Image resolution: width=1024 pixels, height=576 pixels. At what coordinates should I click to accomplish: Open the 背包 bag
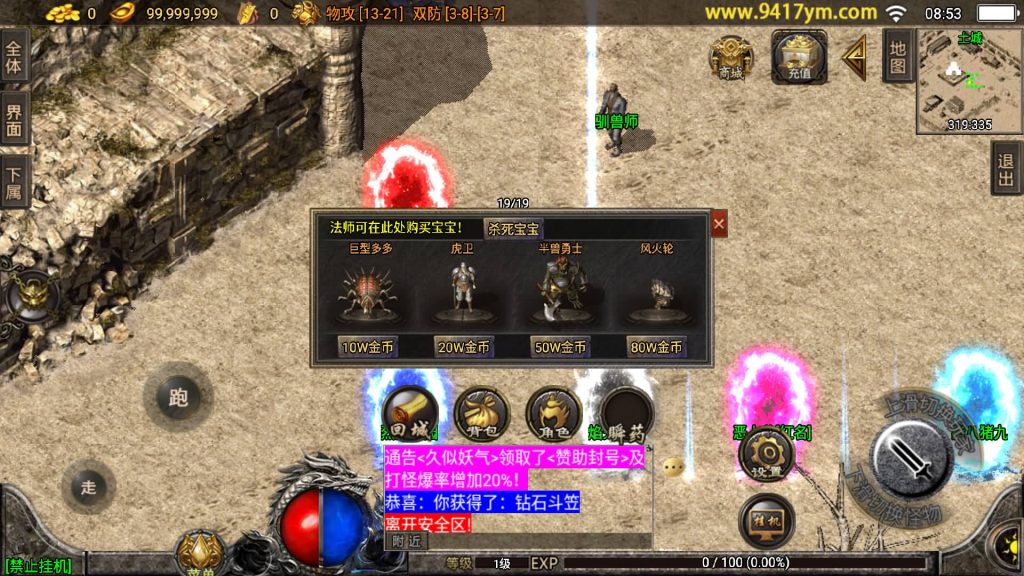pos(482,412)
